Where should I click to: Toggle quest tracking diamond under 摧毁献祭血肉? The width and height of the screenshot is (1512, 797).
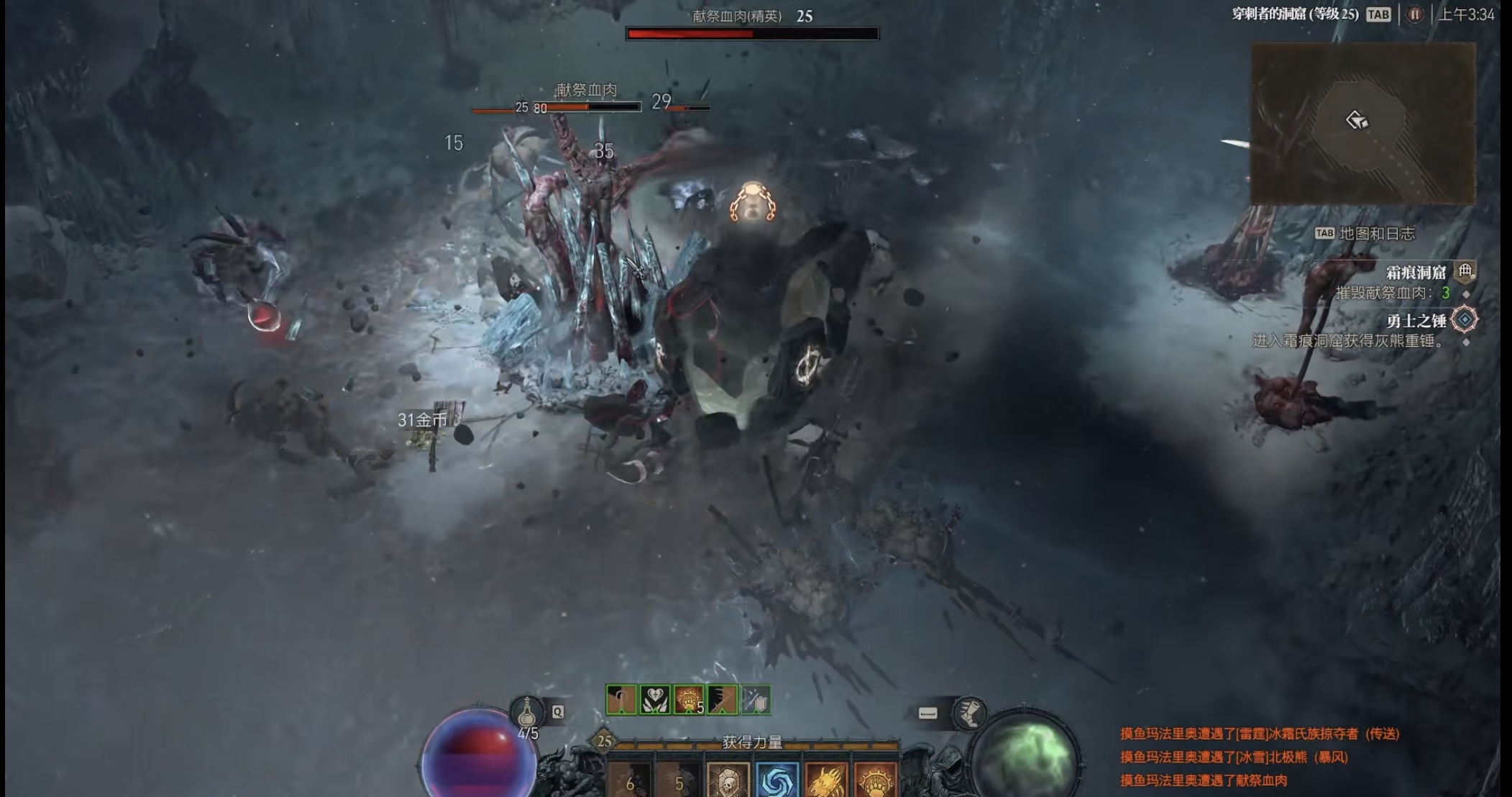click(x=1467, y=295)
